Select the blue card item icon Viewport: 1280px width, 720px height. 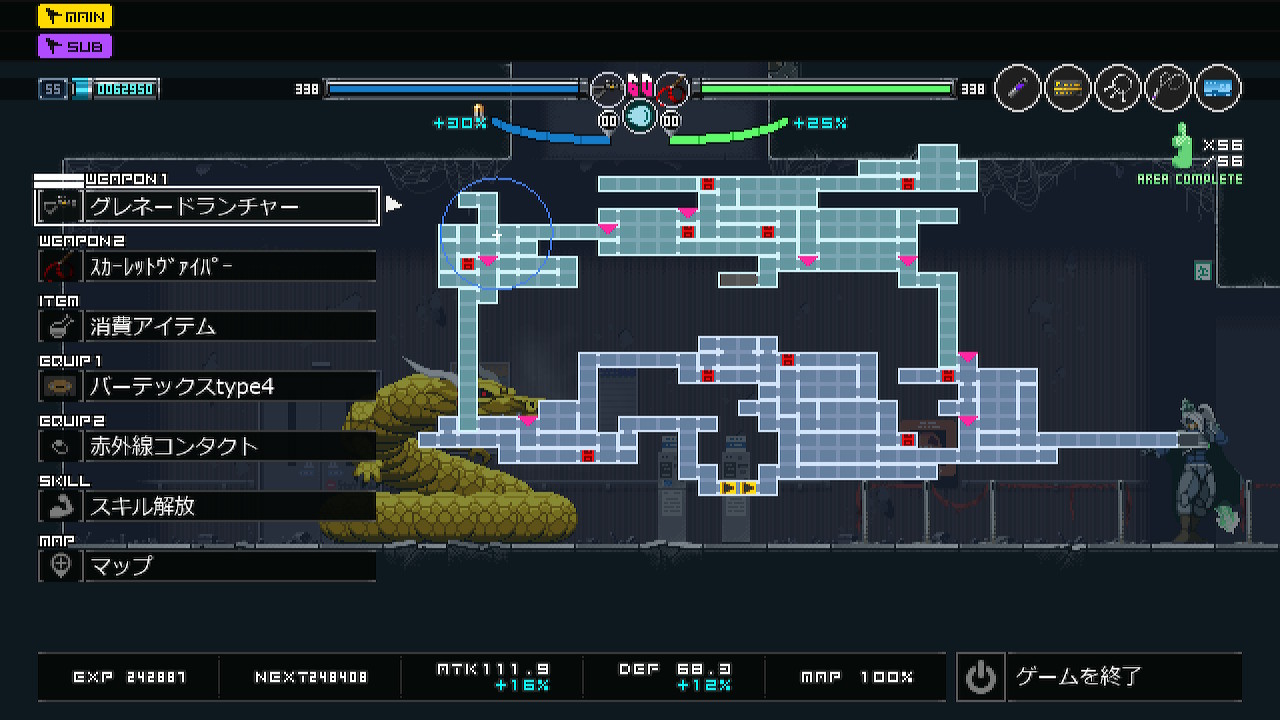1217,89
